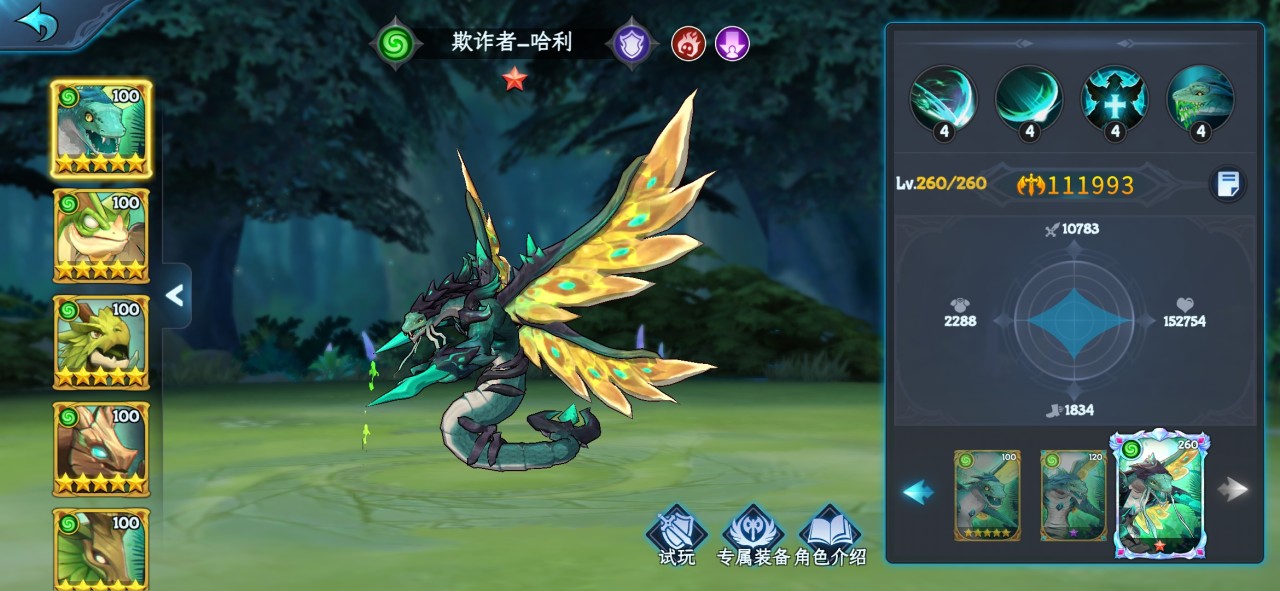
Task: Go back with the arrow button
Action: coord(37,24)
